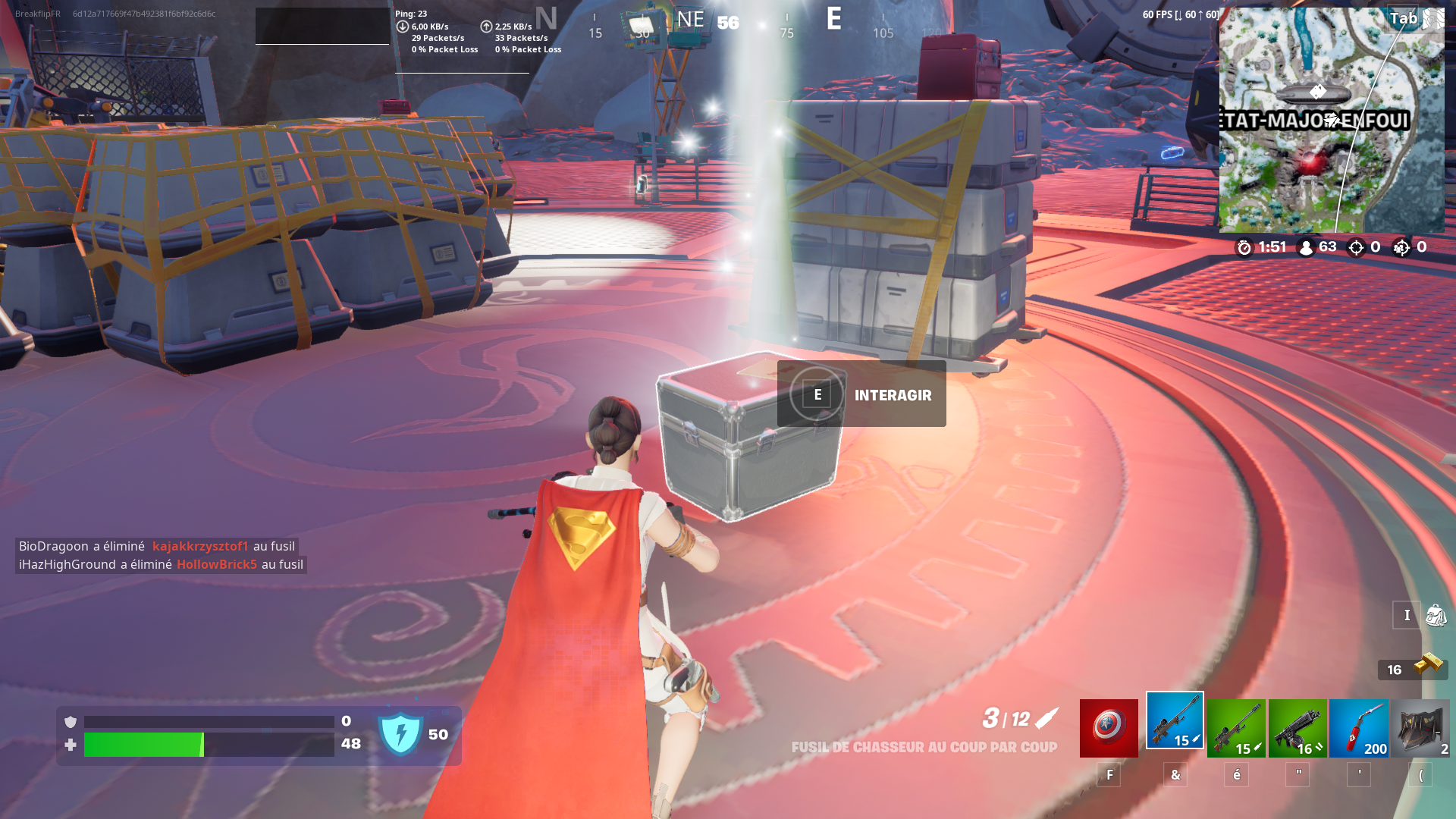Select the drum gun in the hotbar

tap(1298, 726)
